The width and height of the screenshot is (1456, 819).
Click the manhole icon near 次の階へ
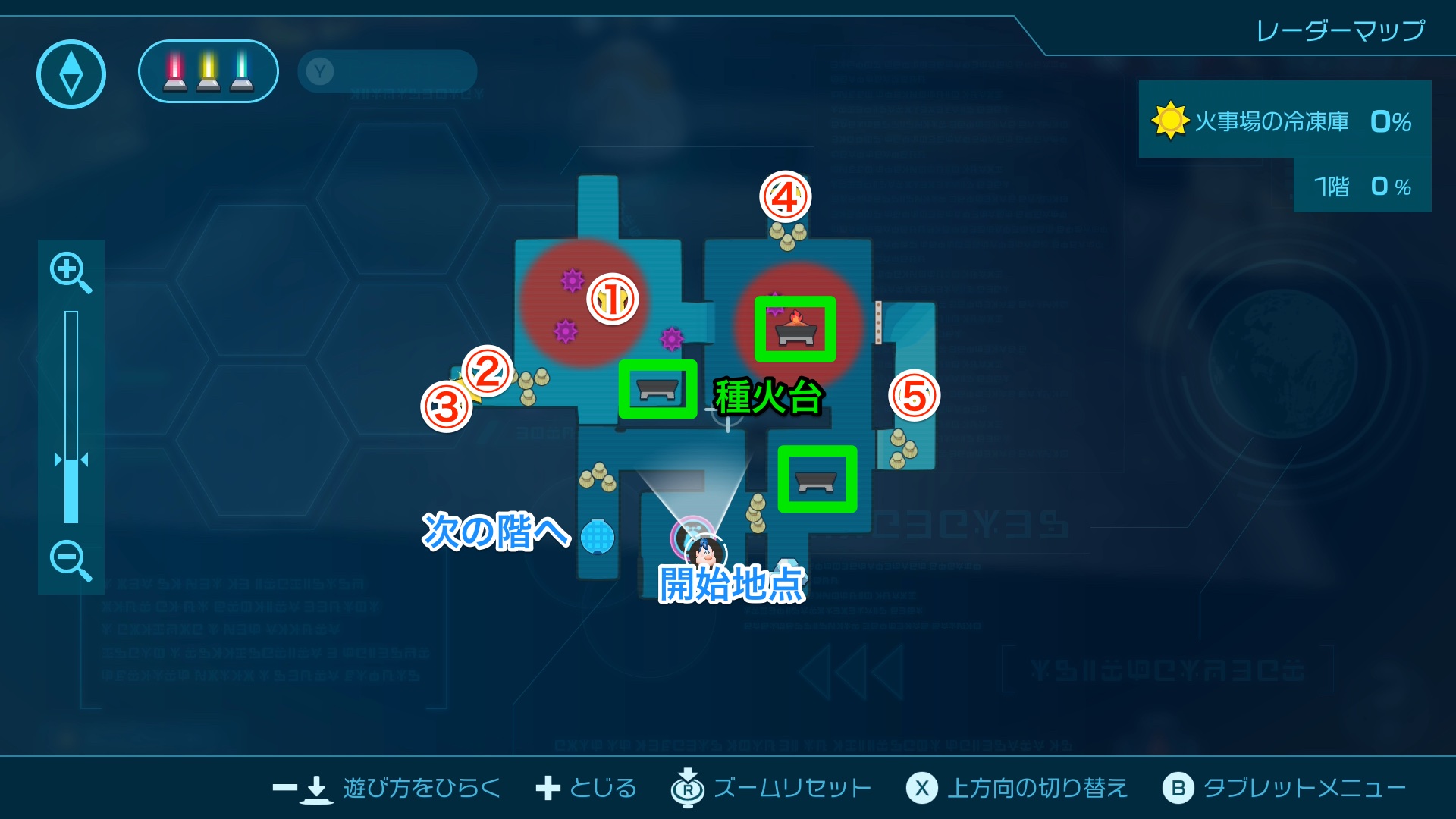coord(599,536)
